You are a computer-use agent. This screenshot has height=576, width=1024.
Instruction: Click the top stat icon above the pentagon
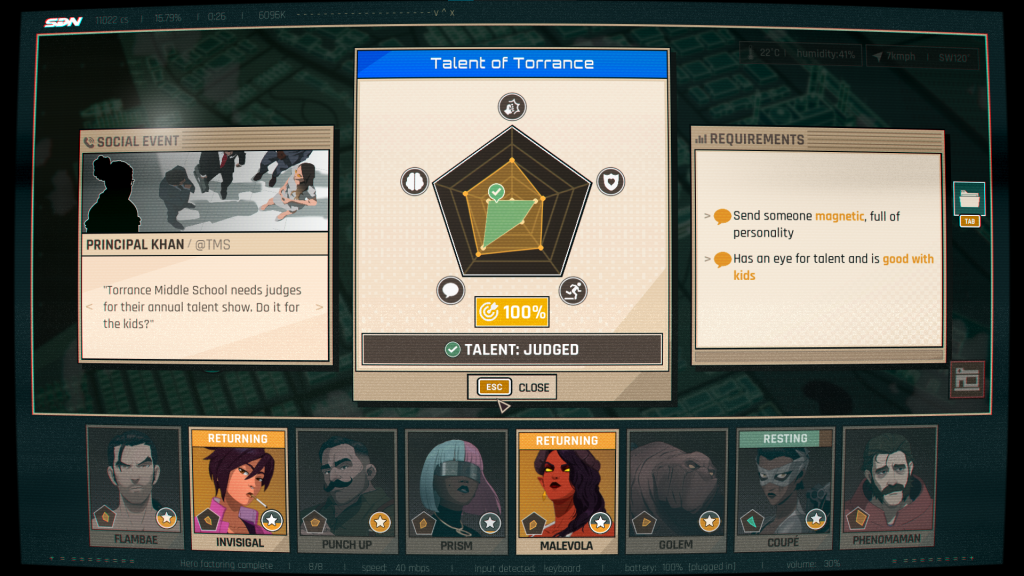pos(512,107)
